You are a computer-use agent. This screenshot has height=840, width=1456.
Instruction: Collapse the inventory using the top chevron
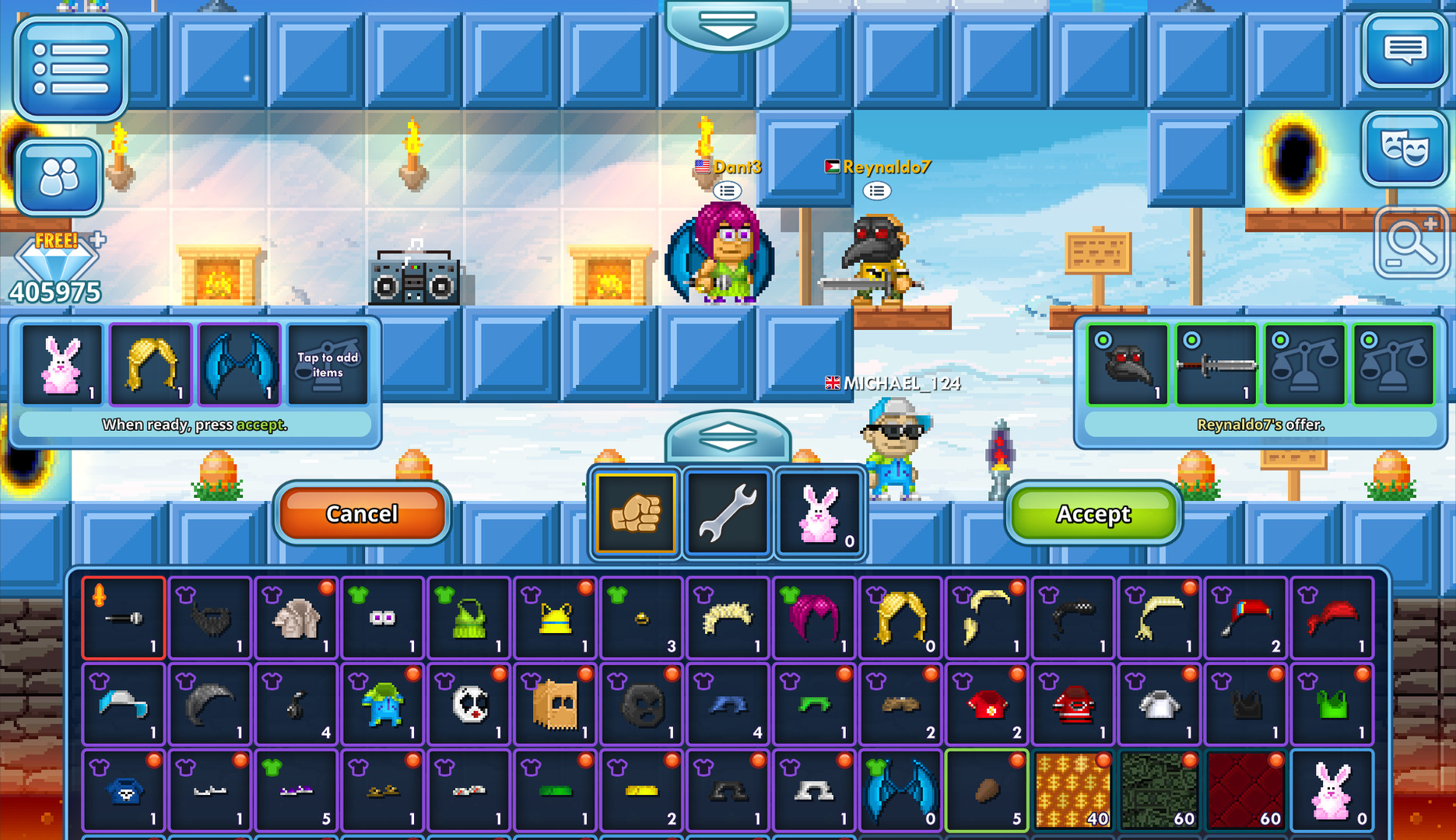coord(728,22)
